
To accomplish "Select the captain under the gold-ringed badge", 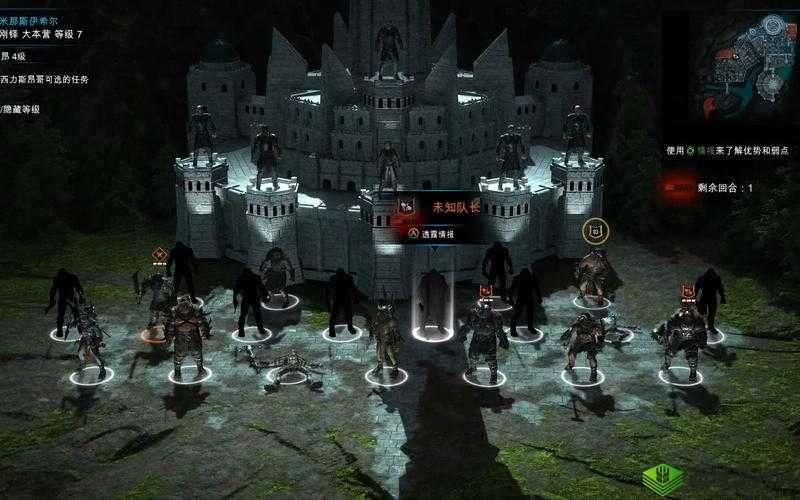I will [x=594, y=272].
